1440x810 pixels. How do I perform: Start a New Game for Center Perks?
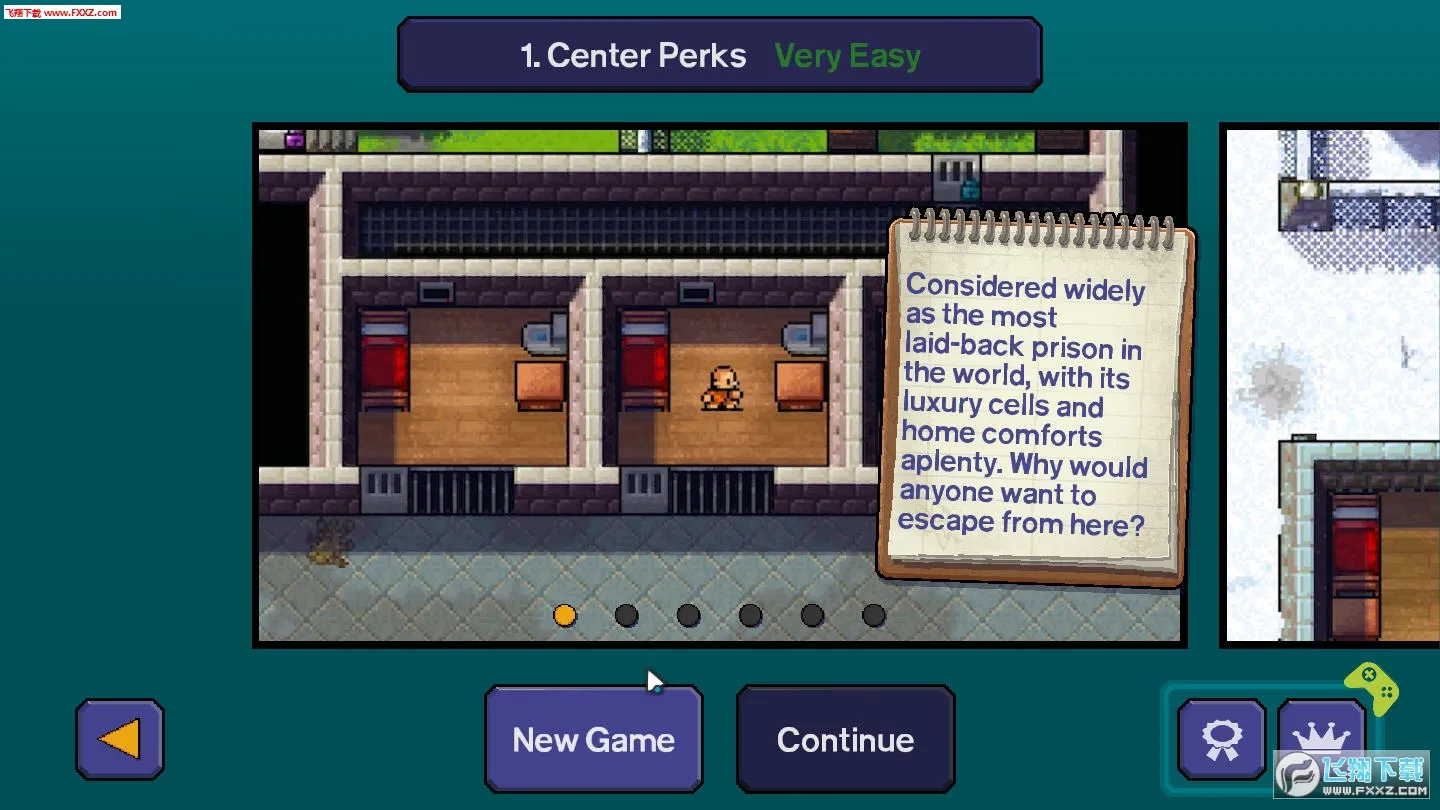pyautogui.click(x=592, y=739)
